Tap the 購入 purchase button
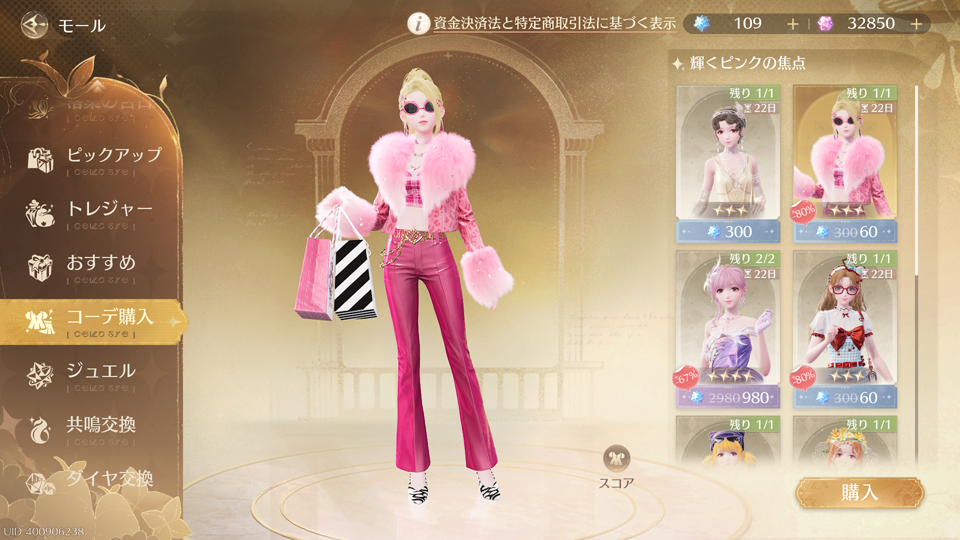Viewport: 960px width, 540px height. 859,492
